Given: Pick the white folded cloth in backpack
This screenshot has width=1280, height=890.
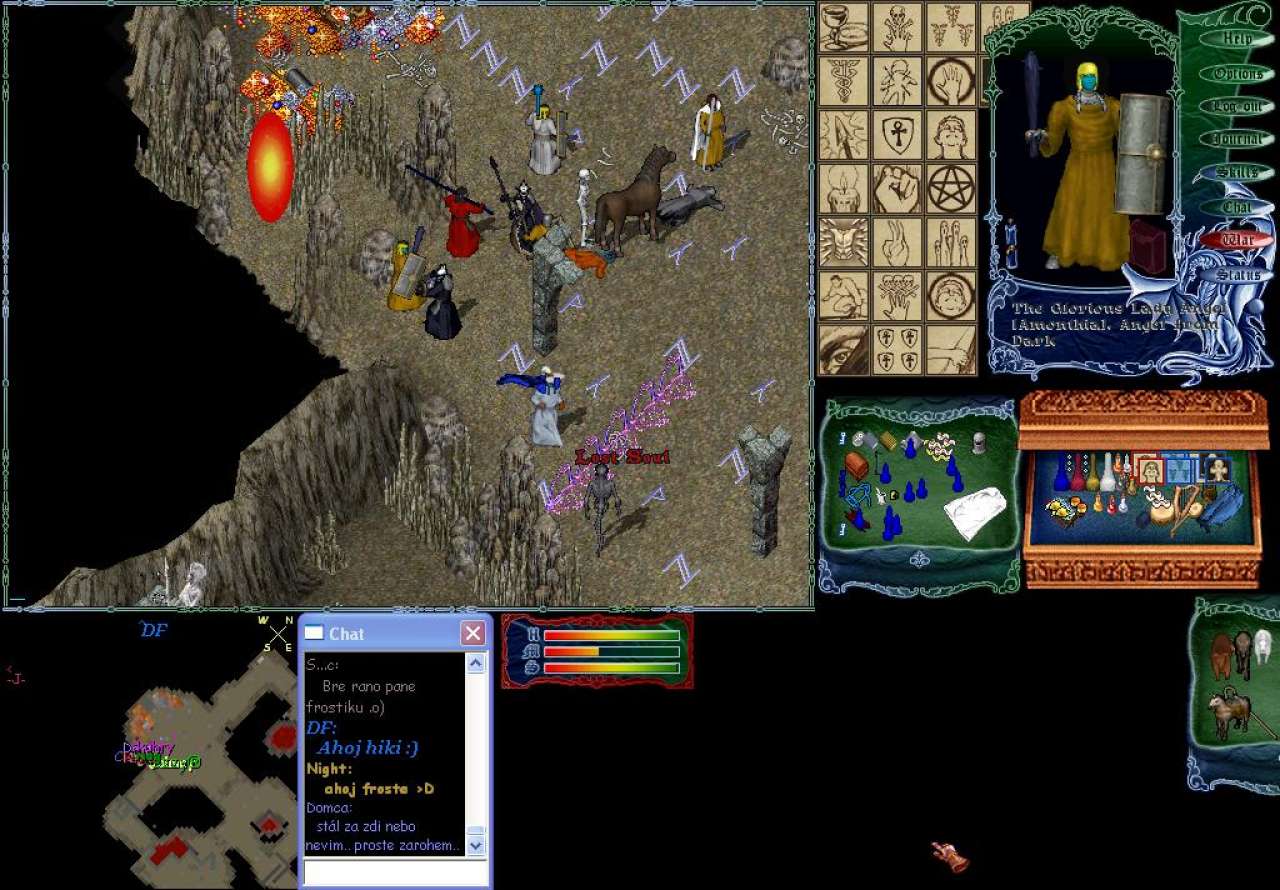Looking at the screenshot, I should click(x=975, y=514).
